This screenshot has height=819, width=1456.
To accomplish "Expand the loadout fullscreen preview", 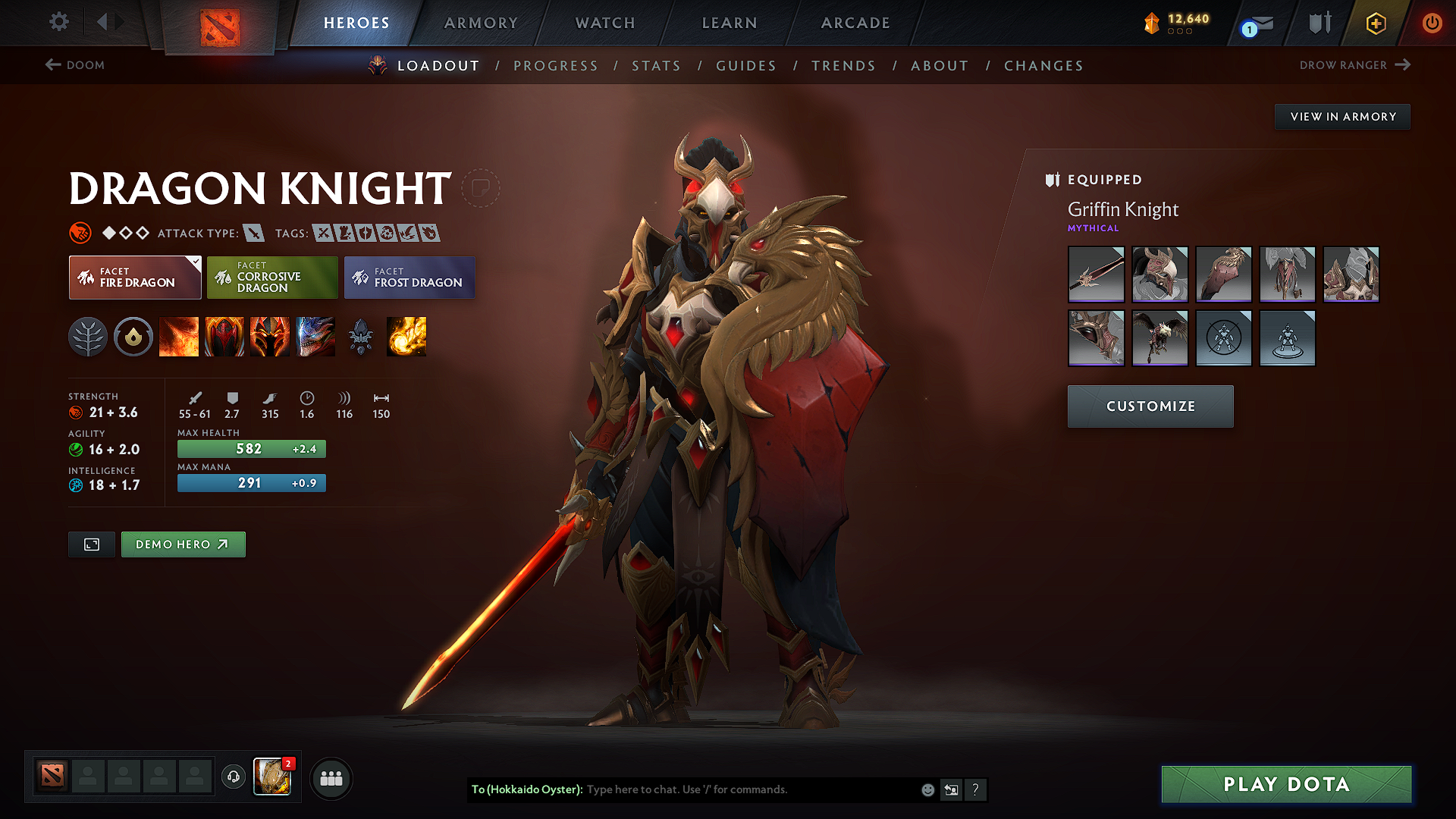I will [91, 544].
